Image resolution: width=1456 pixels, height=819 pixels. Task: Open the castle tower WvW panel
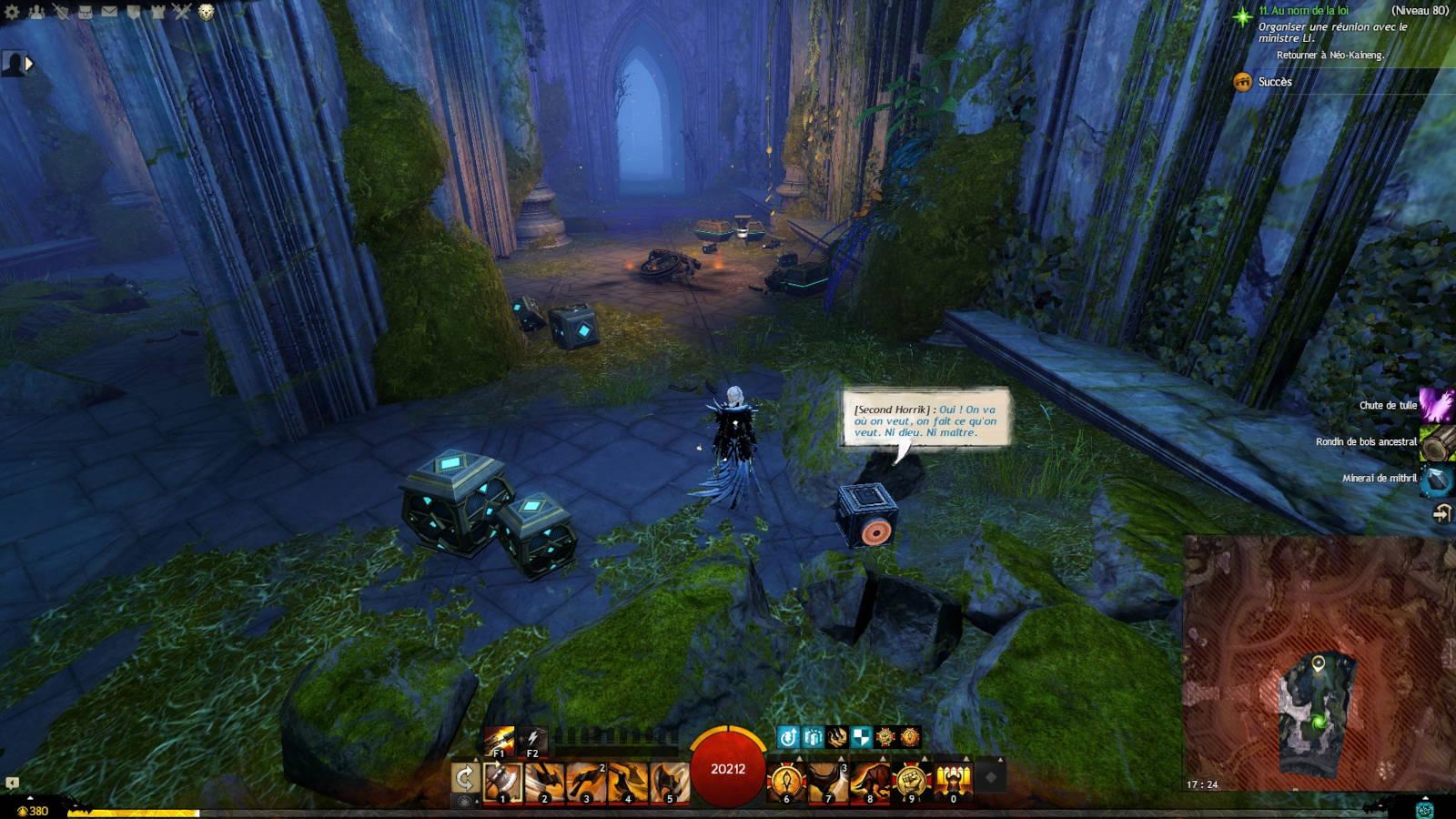click(157, 12)
